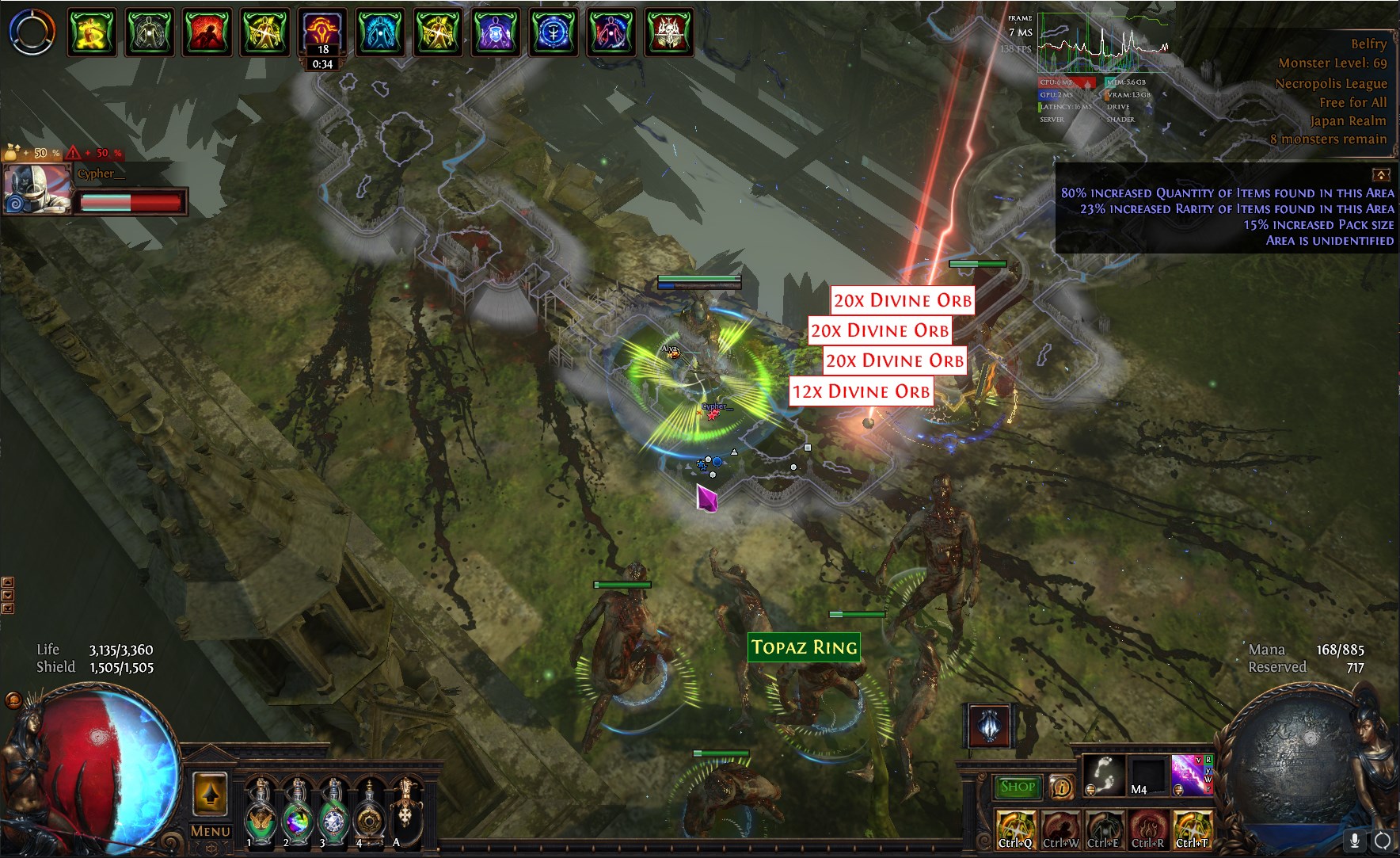Image resolution: width=1400 pixels, height=858 pixels.
Task: Toggle the microphone button
Action: (1355, 840)
